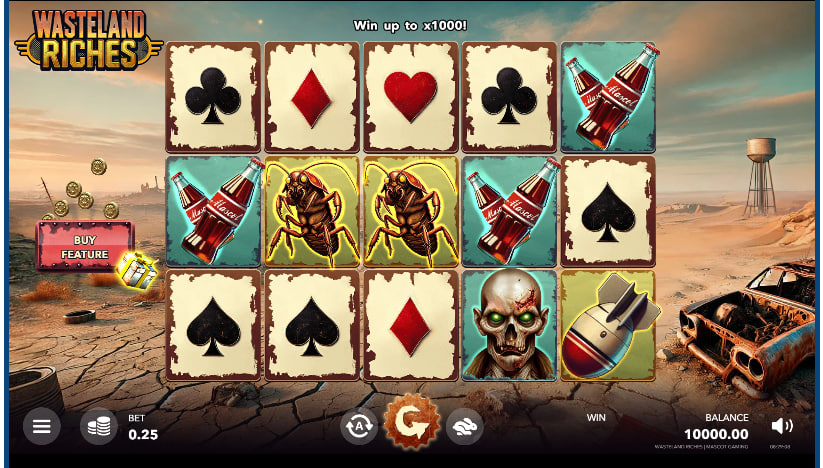Activate the rabbit turbo spin mode
Screen dimensions: 823x468
465,427
